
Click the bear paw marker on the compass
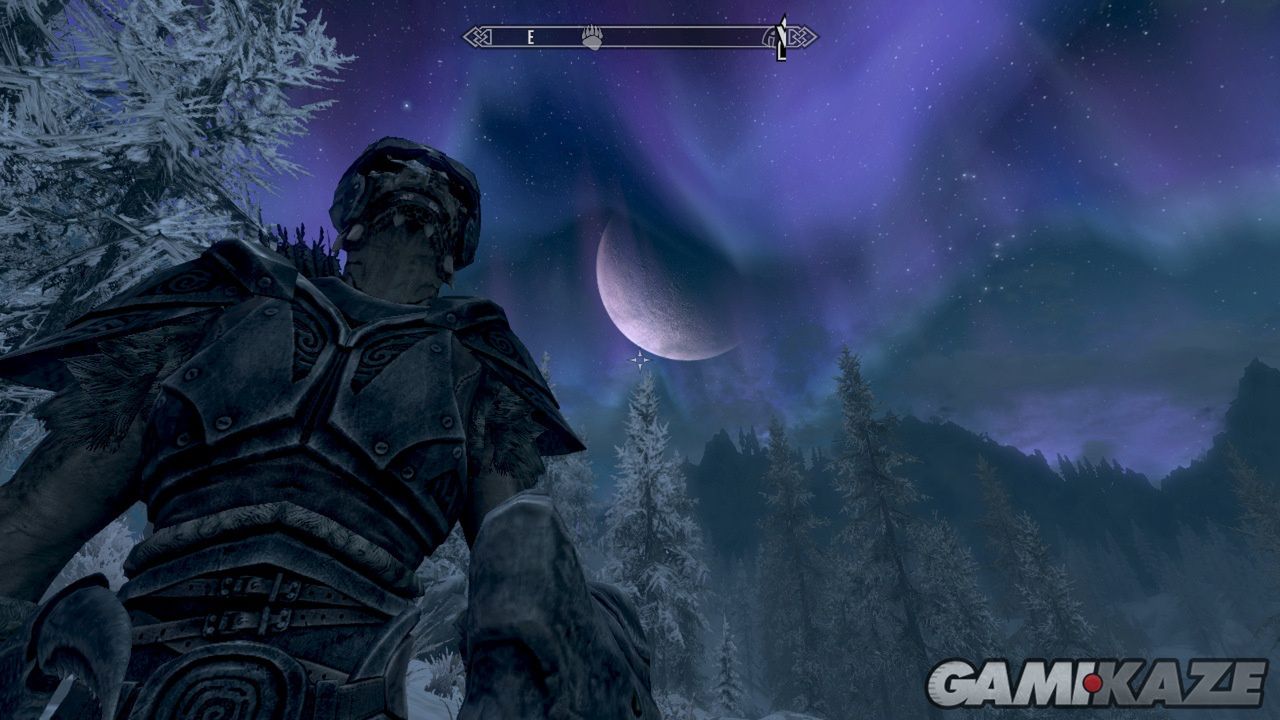592,38
